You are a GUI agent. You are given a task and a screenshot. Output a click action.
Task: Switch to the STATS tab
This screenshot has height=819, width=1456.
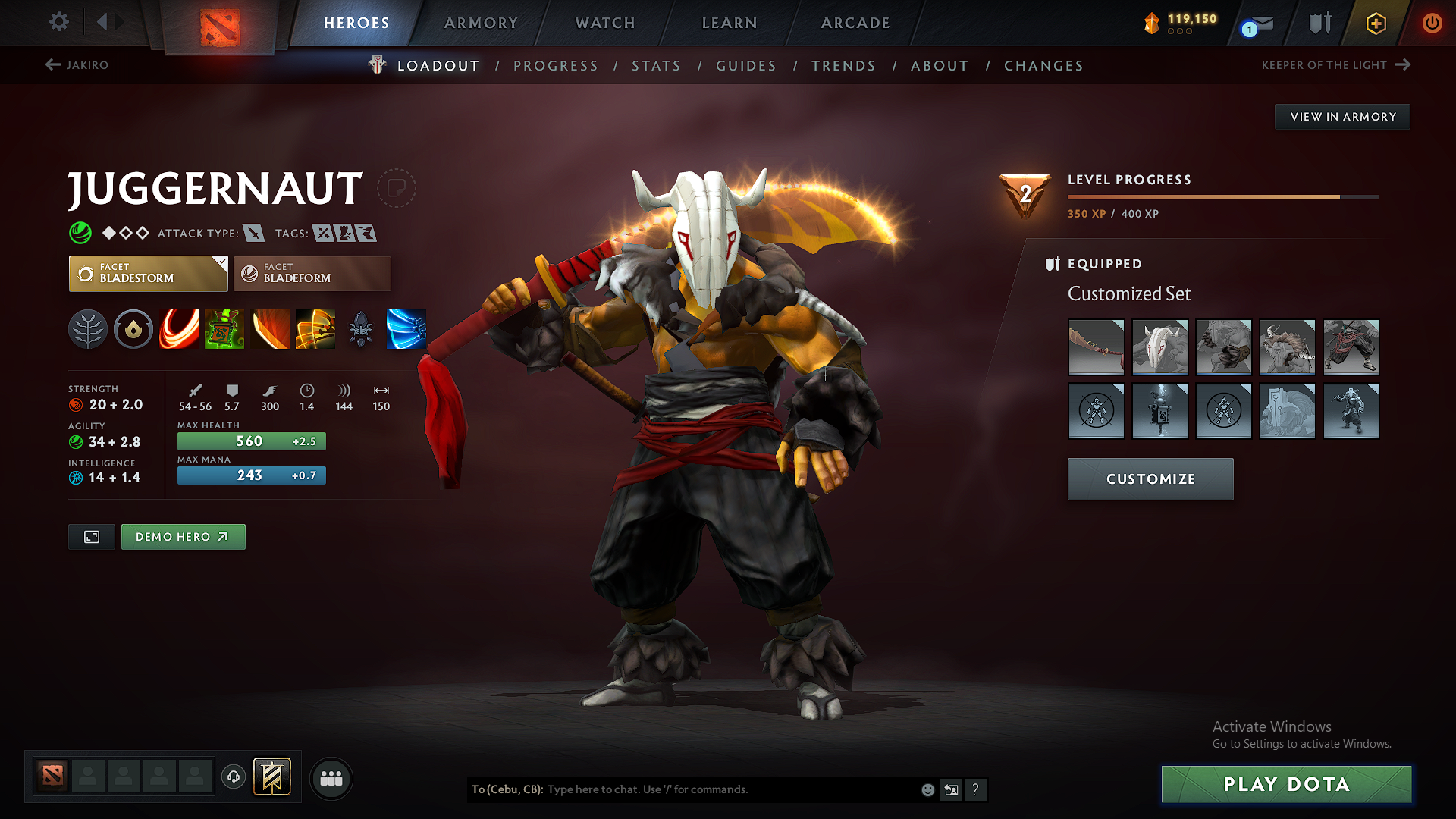coord(656,66)
